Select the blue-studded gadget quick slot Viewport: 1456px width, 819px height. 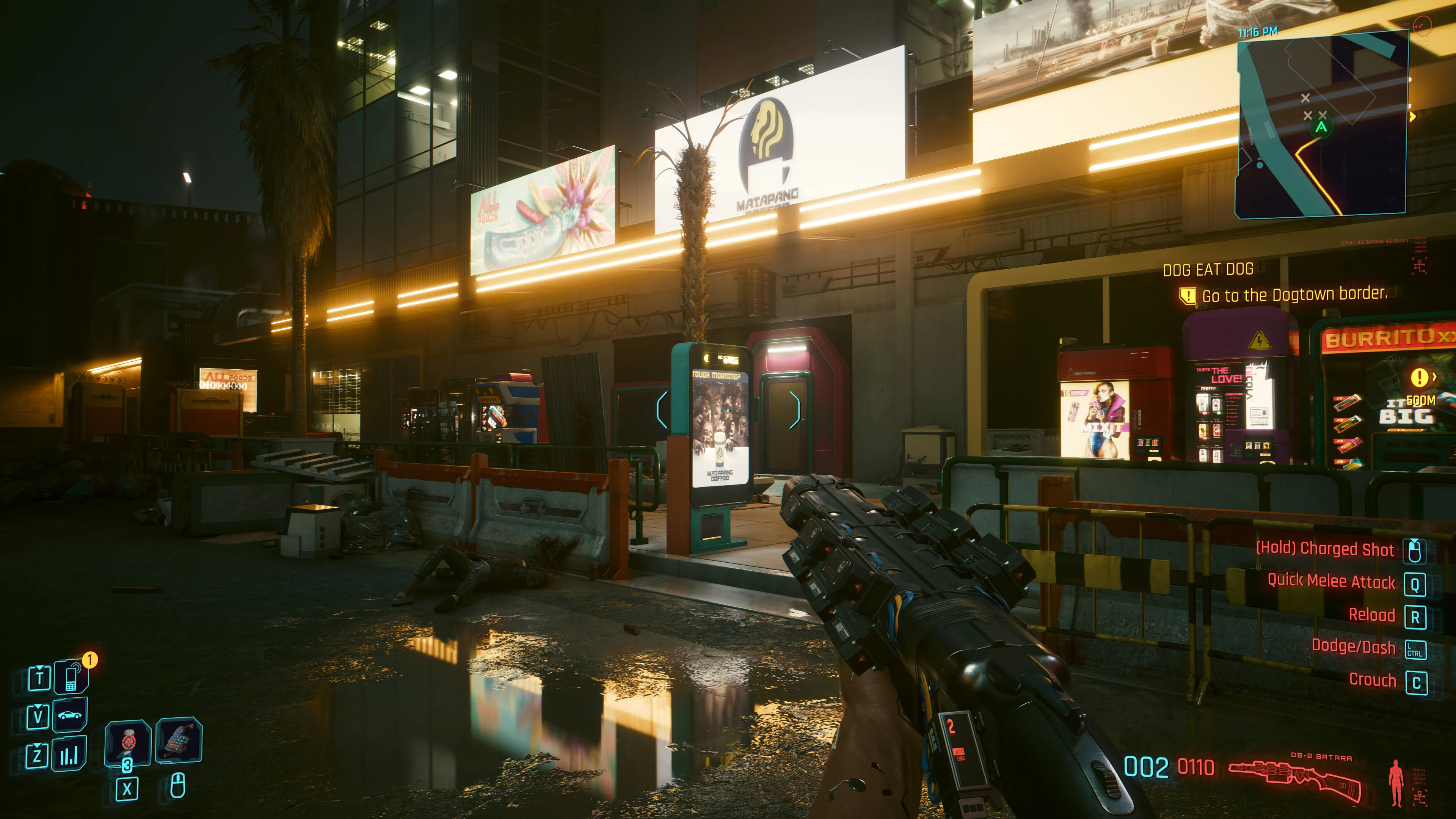coord(179,740)
